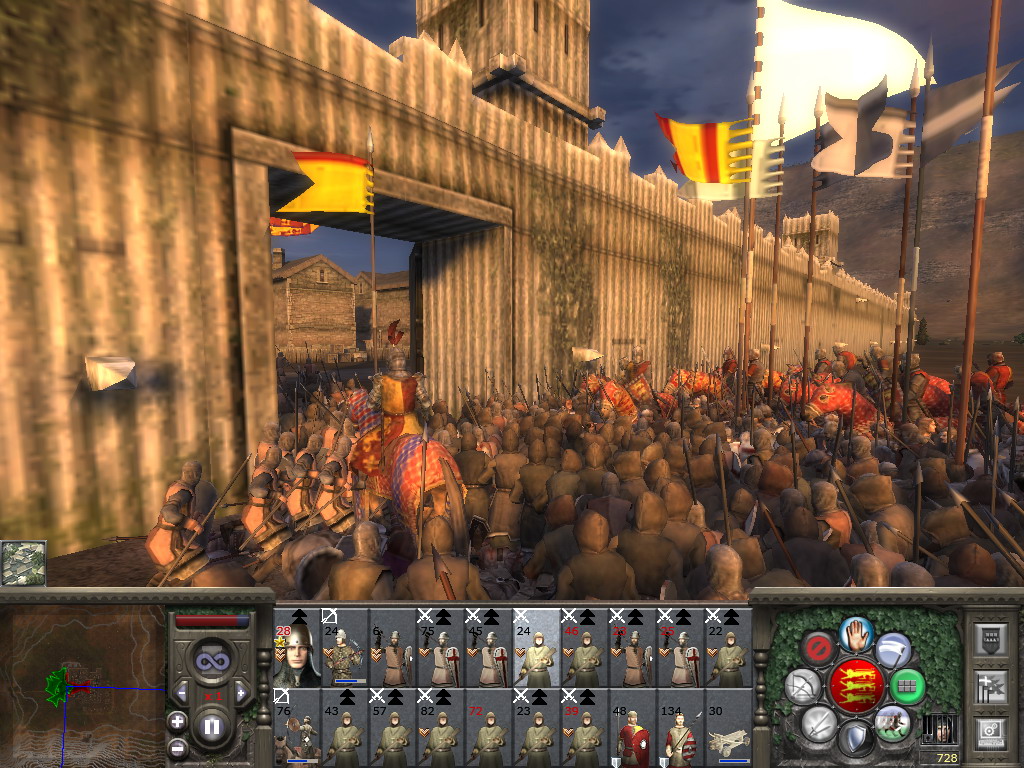Toggle guard mode with the shield icon
The width and height of the screenshot is (1024, 768).
point(856,738)
